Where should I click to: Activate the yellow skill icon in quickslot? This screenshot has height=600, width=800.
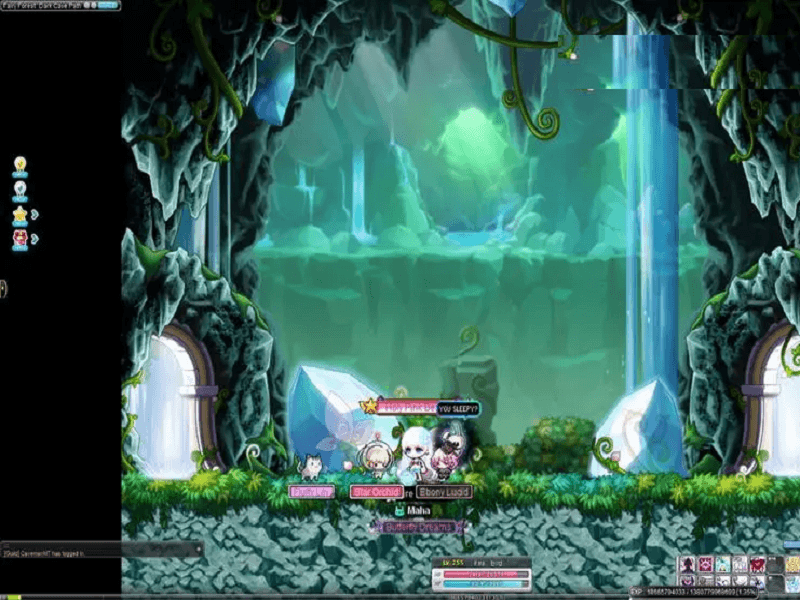click(x=792, y=565)
